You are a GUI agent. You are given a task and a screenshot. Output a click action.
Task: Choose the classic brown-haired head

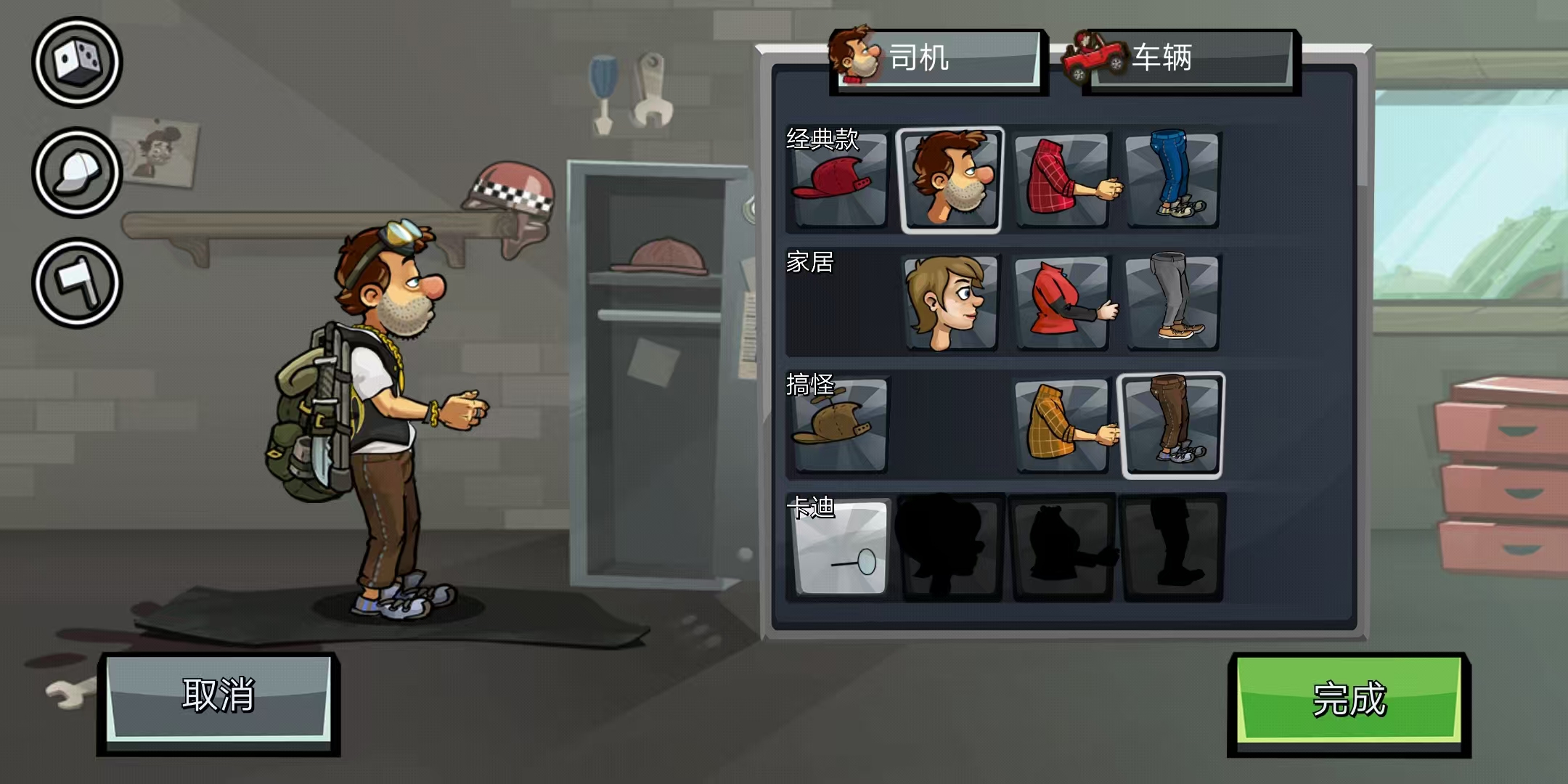click(952, 178)
